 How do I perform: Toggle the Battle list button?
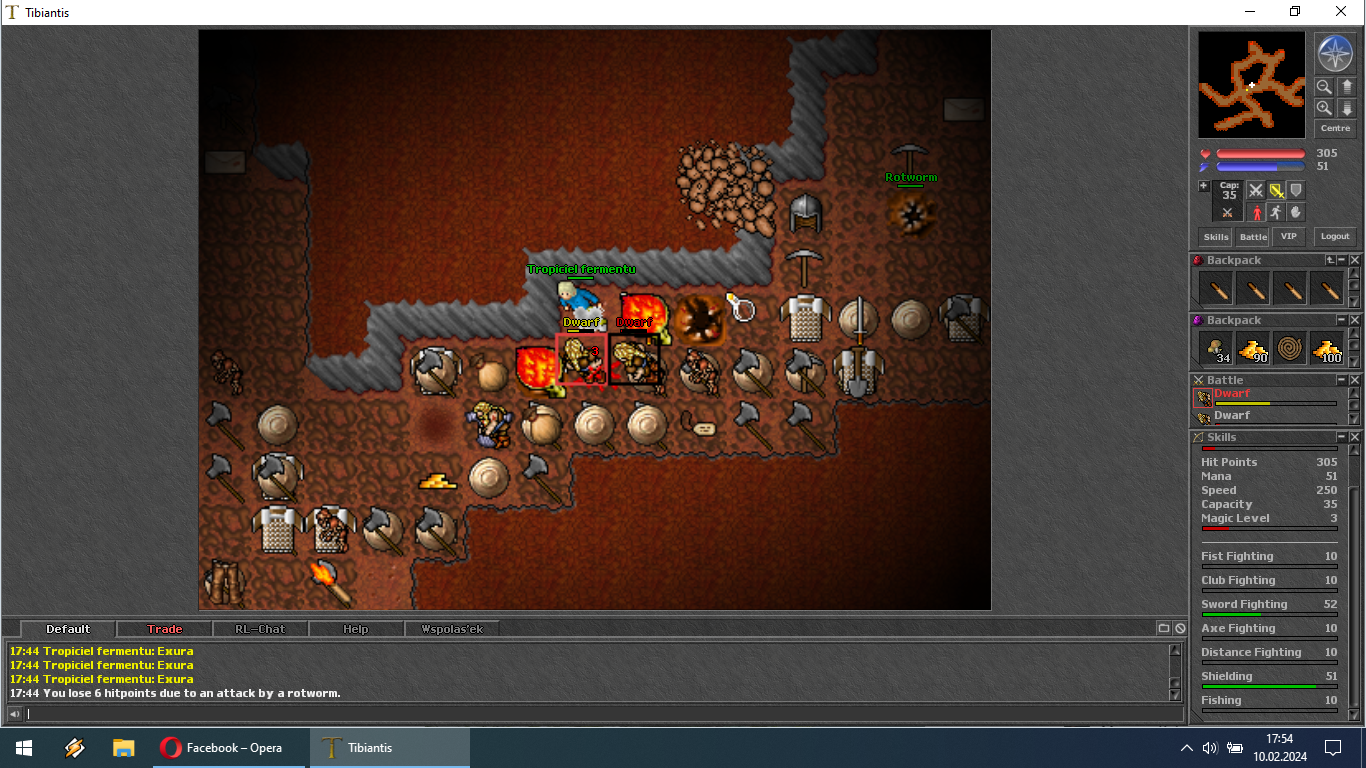click(1253, 237)
